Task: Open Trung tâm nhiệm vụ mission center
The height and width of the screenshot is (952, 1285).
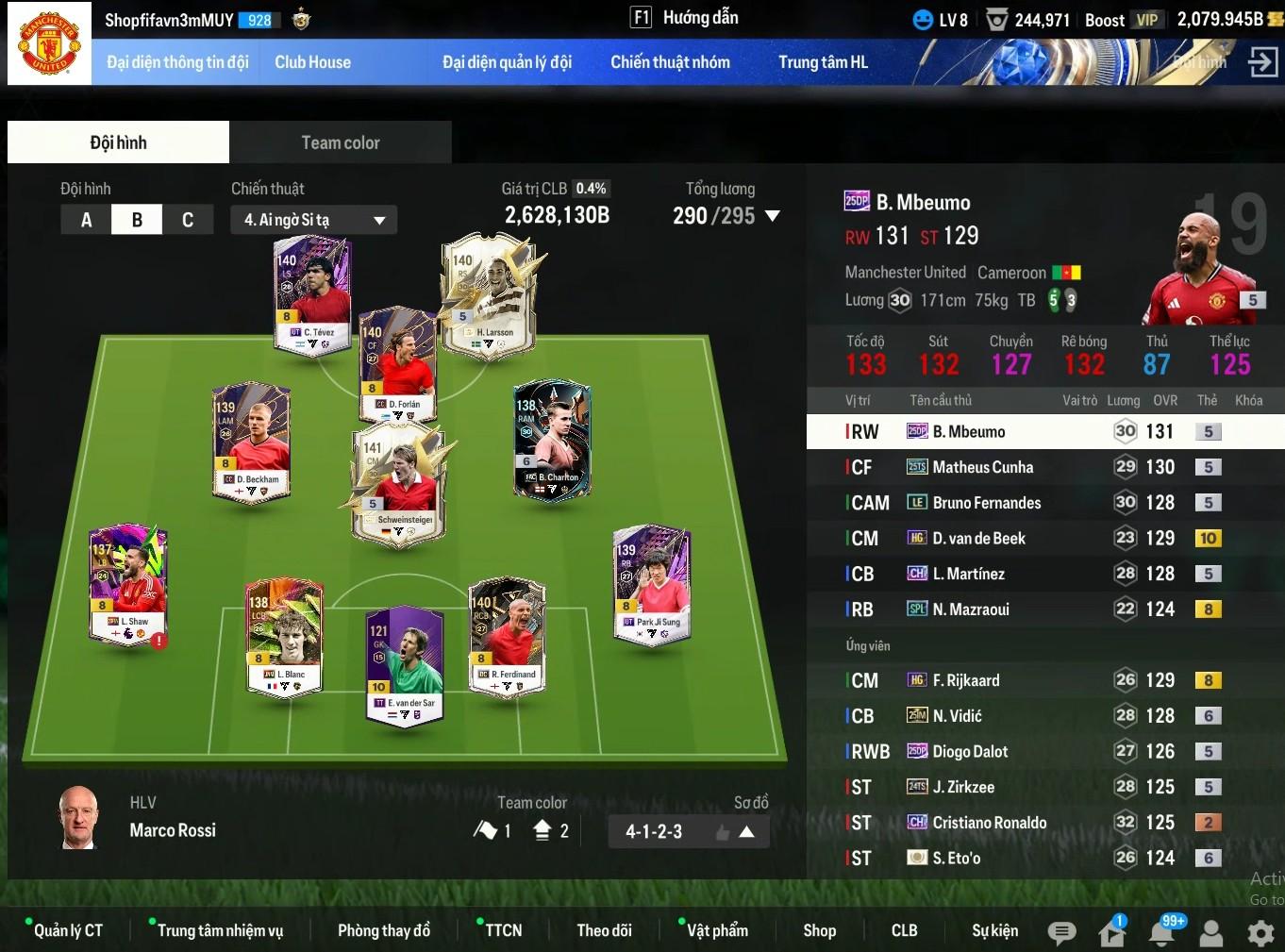Action: click(x=220, y=930)
